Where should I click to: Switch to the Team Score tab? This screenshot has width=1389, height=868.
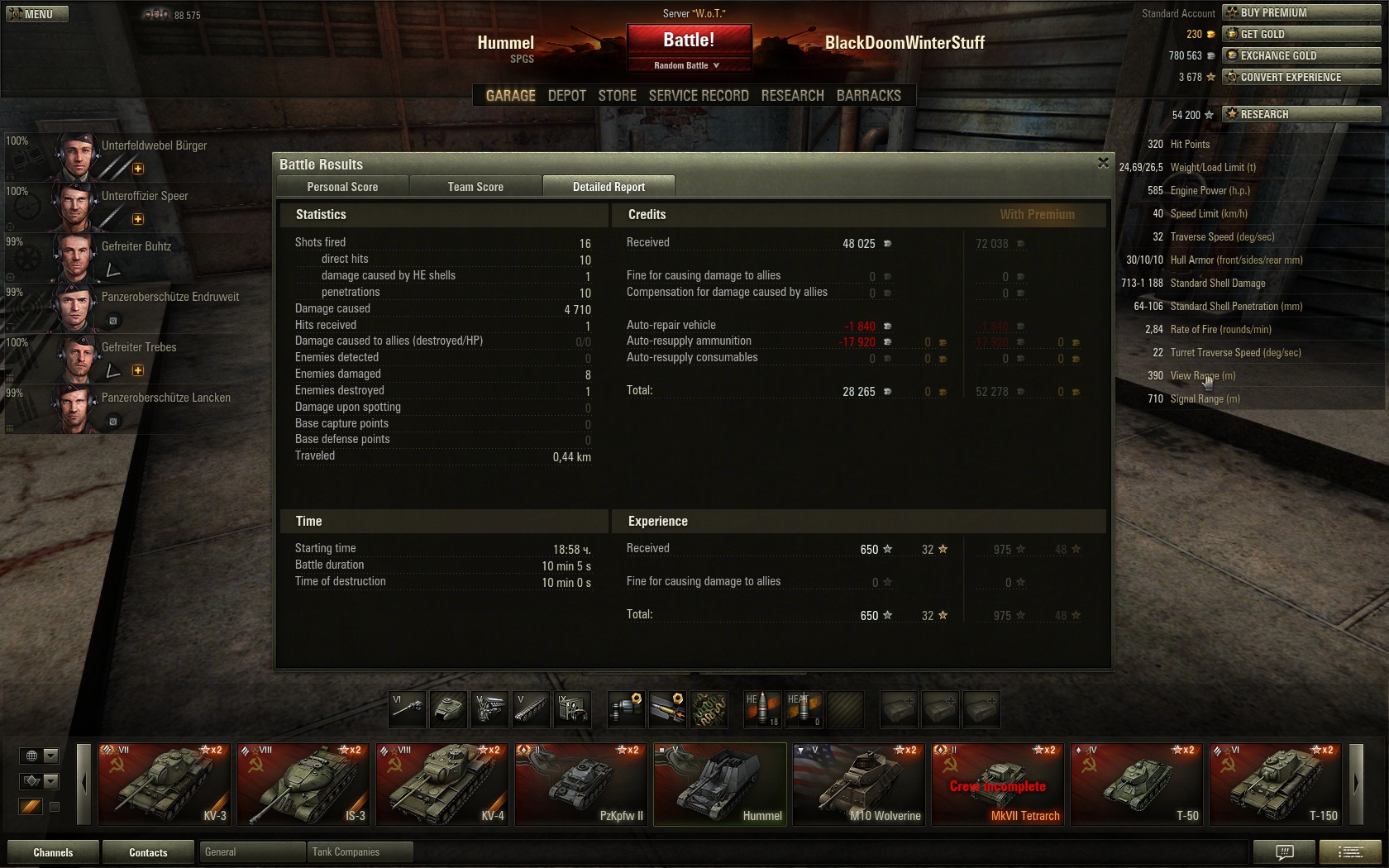(475, 187)
